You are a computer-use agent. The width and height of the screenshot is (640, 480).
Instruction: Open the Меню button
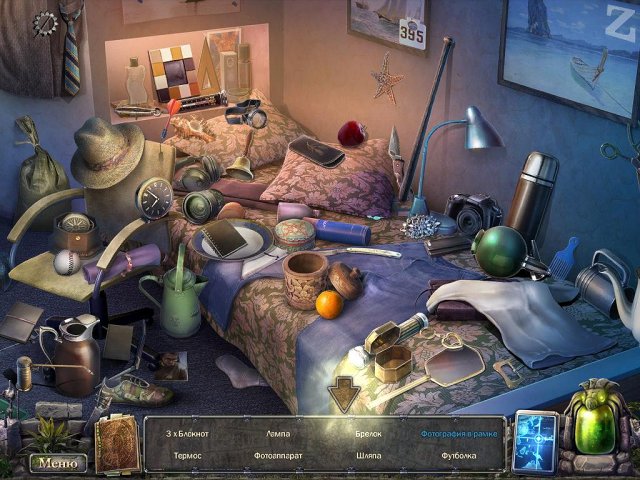tap(56, 463)
